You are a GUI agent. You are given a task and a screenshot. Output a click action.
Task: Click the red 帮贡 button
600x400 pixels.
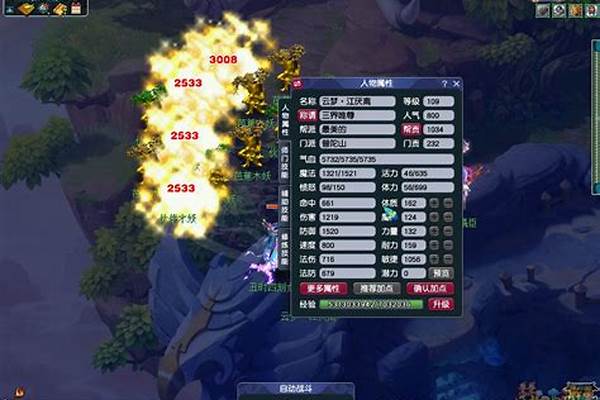coord(412,129)
